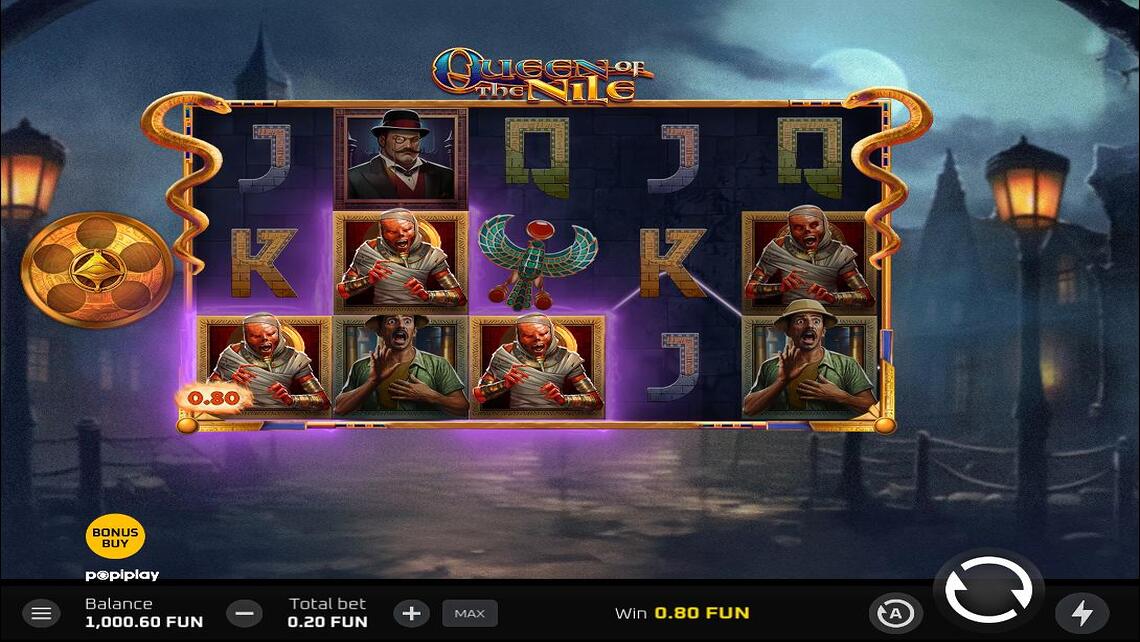Set the bet to MAX
Viewport: 1140px width, 642px height.
470,613
